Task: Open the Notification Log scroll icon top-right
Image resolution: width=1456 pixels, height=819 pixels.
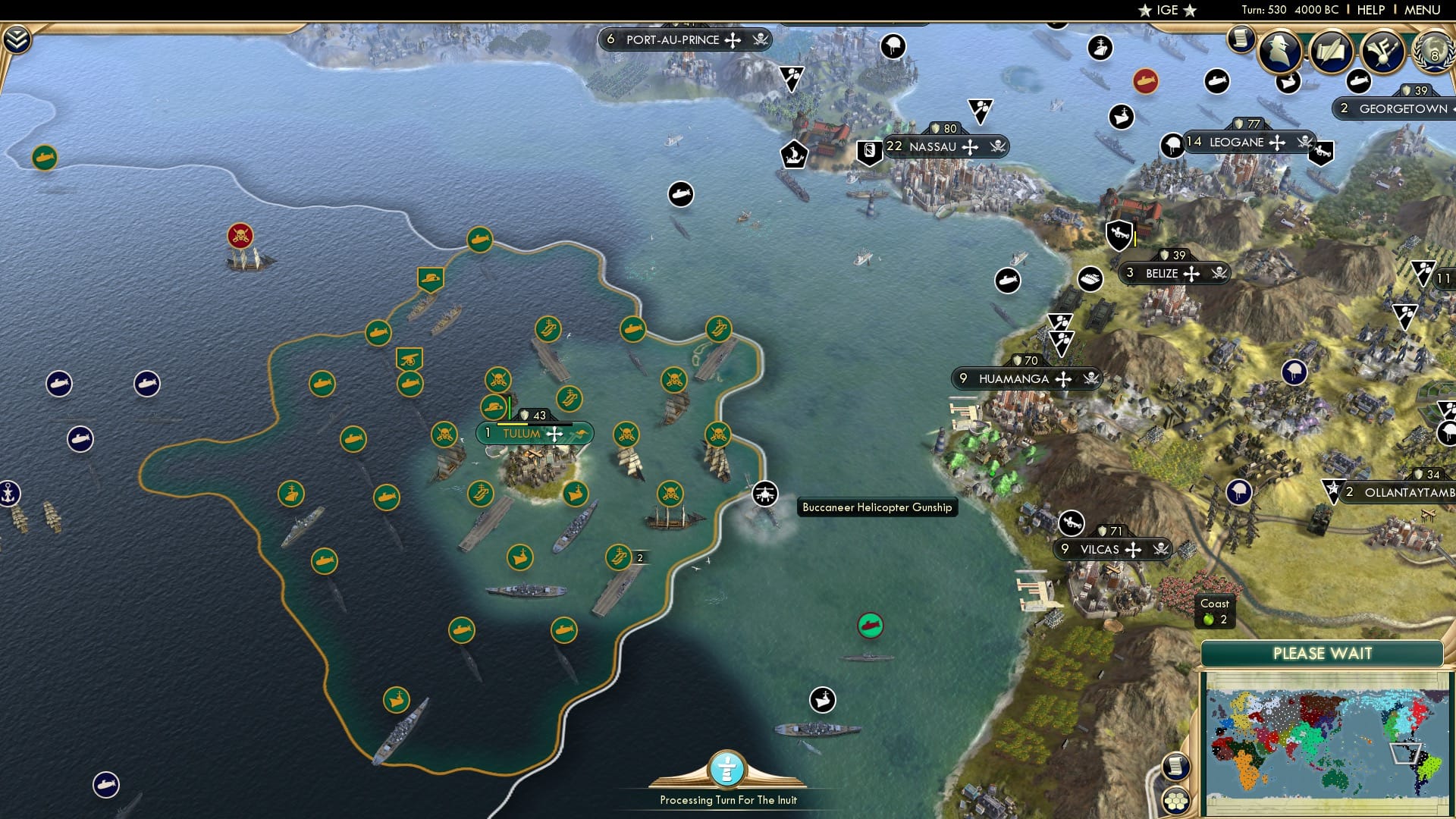Action: [x=1241, y=38]
